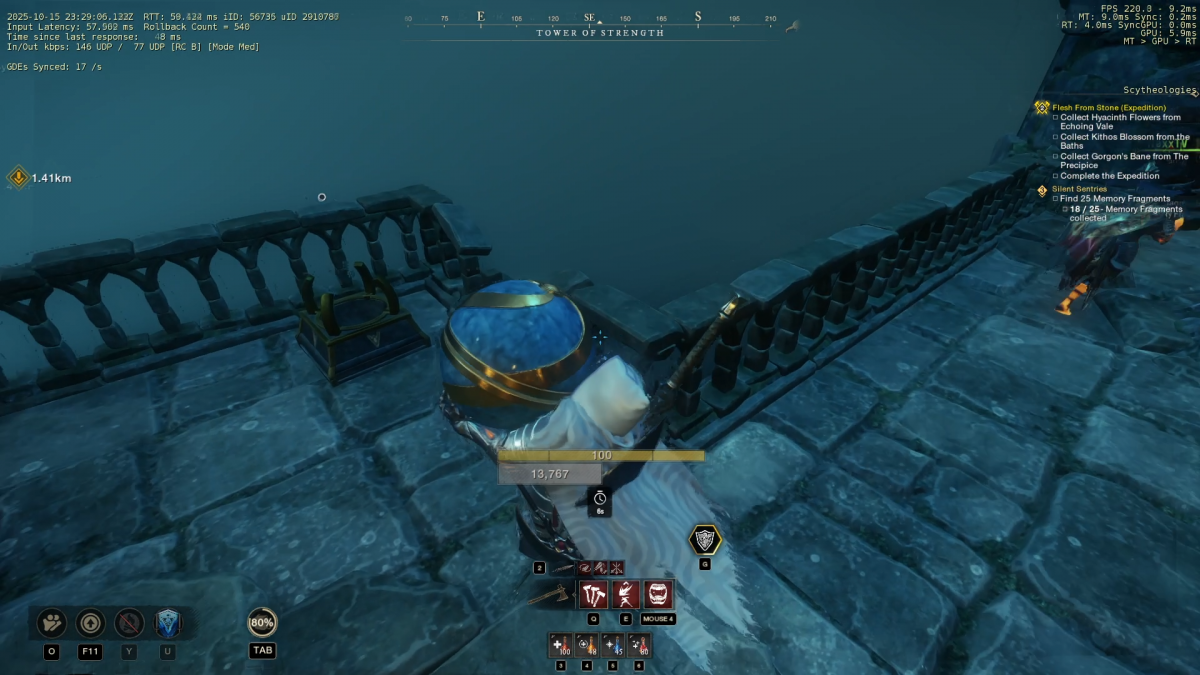Use the orange regeneration potion slot
The image size is (1200, 675).
(x=587, y=646)
